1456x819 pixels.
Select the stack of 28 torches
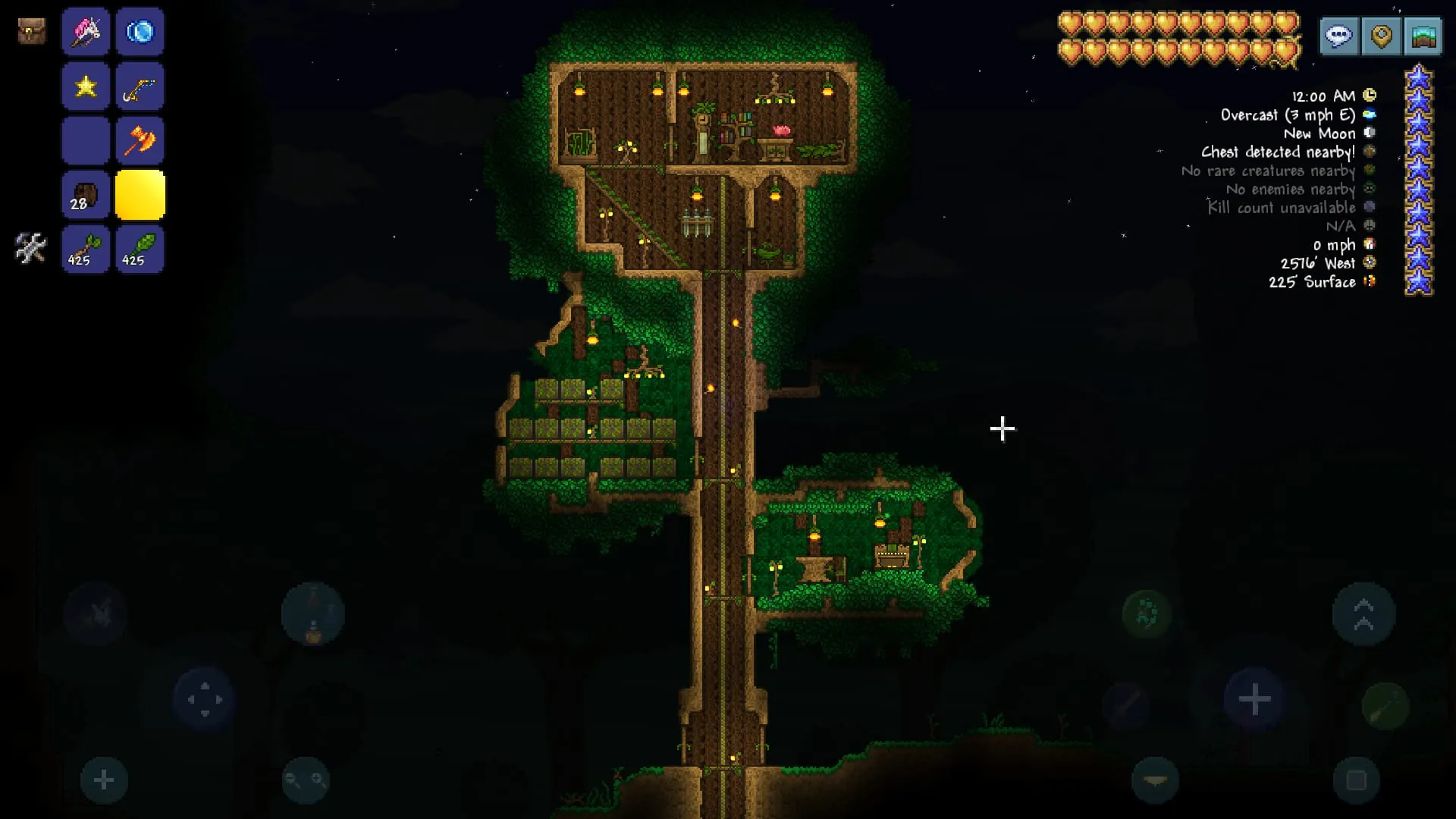(x=86, y=195)
